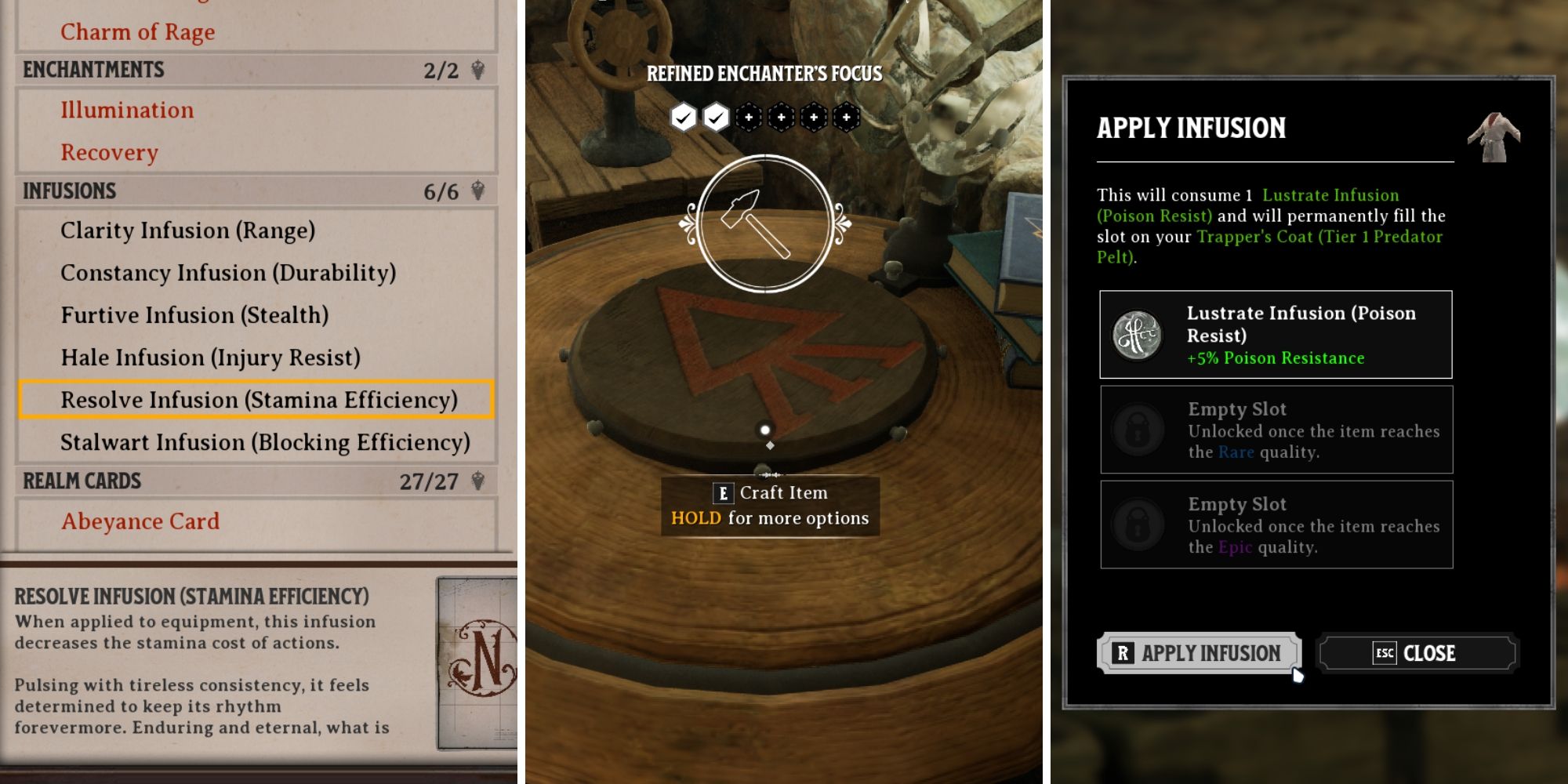The width and height of the screenshot is (1568, 784).
Task: Pick Clarity Infusion (Range) from the list
Action: point(188,230)
